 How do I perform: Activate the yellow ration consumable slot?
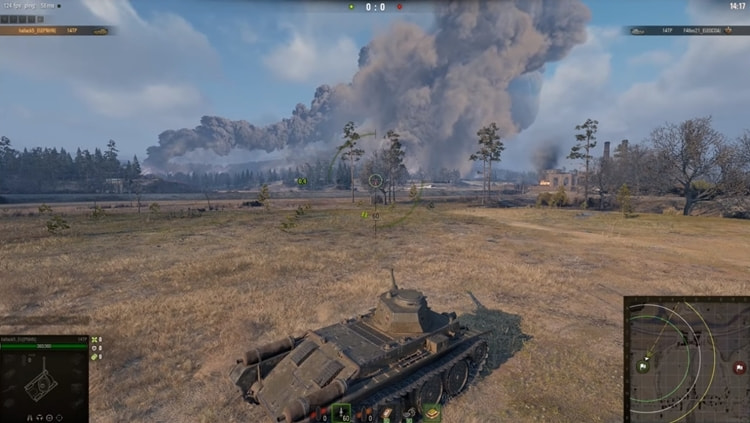click(x=432, y=412)
